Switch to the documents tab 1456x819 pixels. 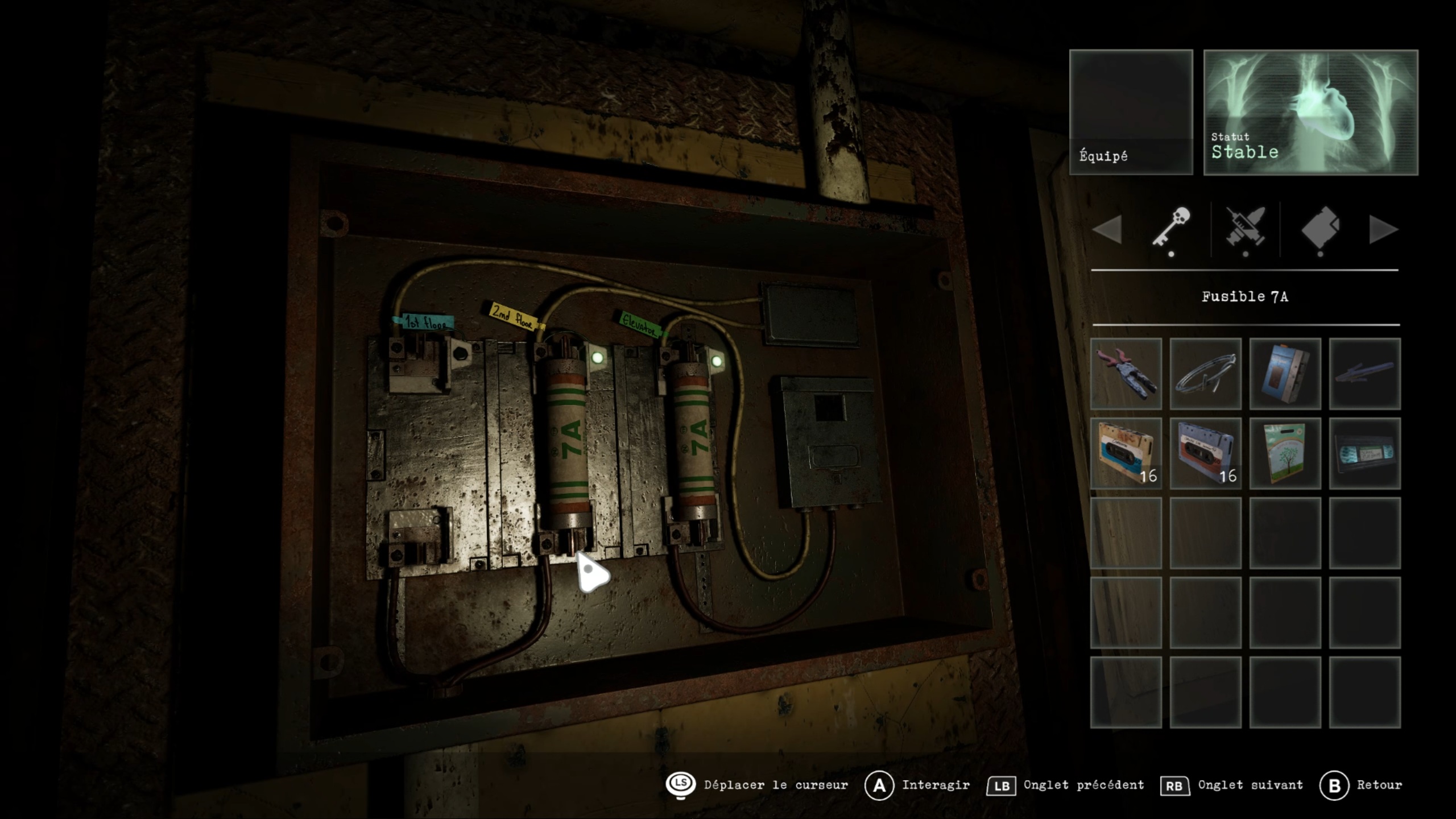pyautogui.click(x=1320, y=227)
